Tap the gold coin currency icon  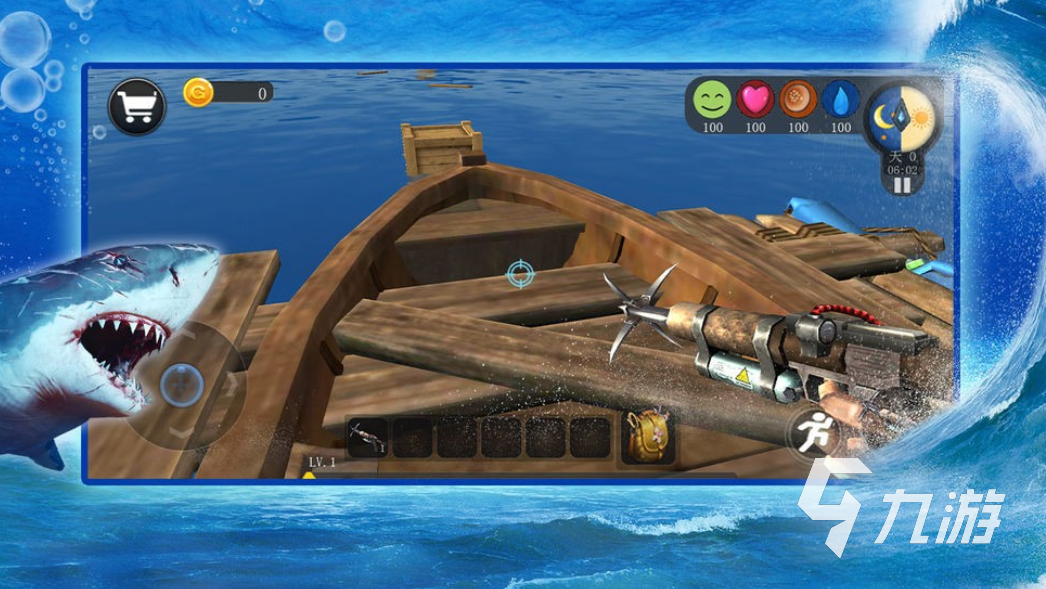198,93
